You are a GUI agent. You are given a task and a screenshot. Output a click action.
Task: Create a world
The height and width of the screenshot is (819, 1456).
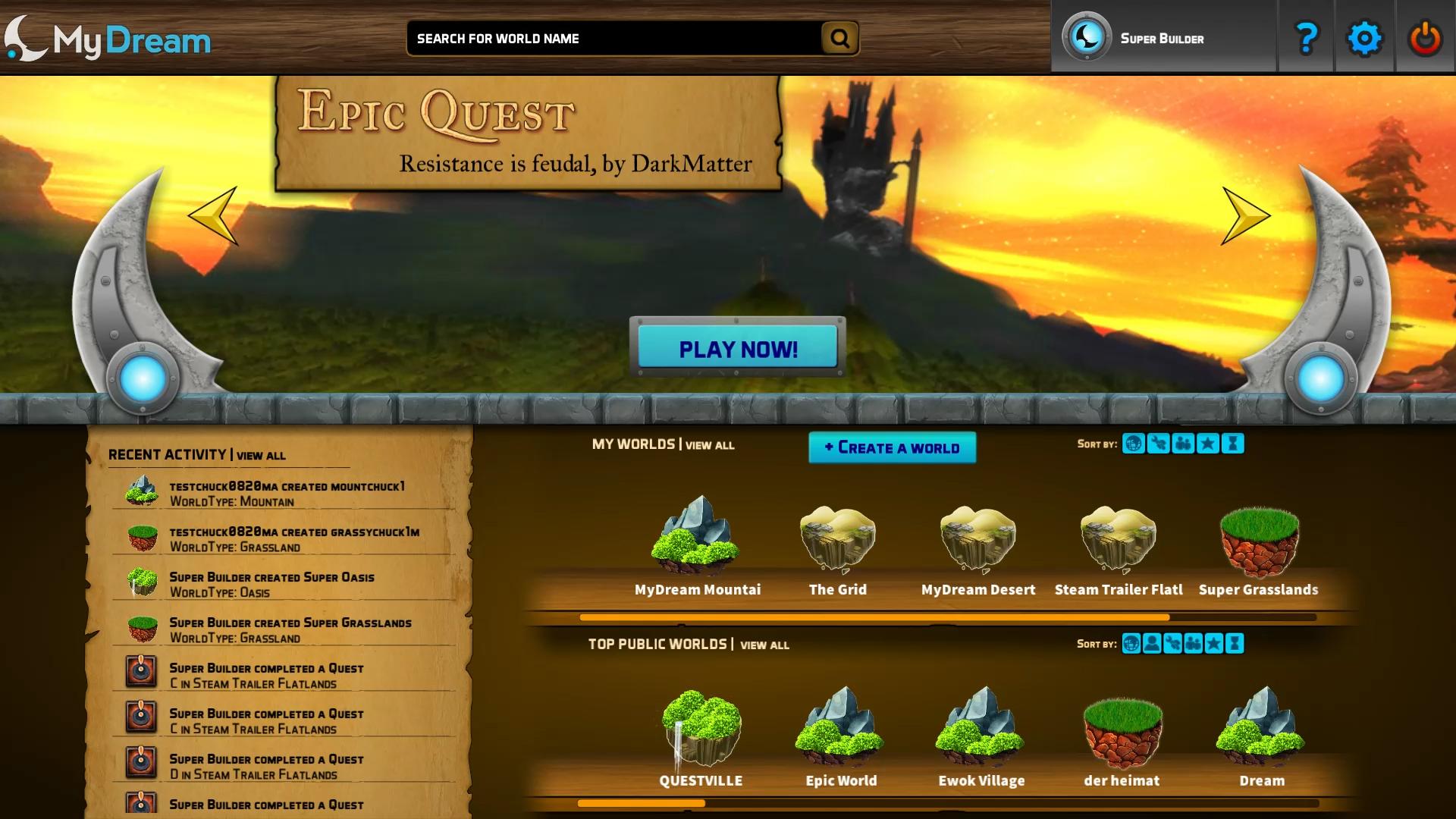coord(892,447)
